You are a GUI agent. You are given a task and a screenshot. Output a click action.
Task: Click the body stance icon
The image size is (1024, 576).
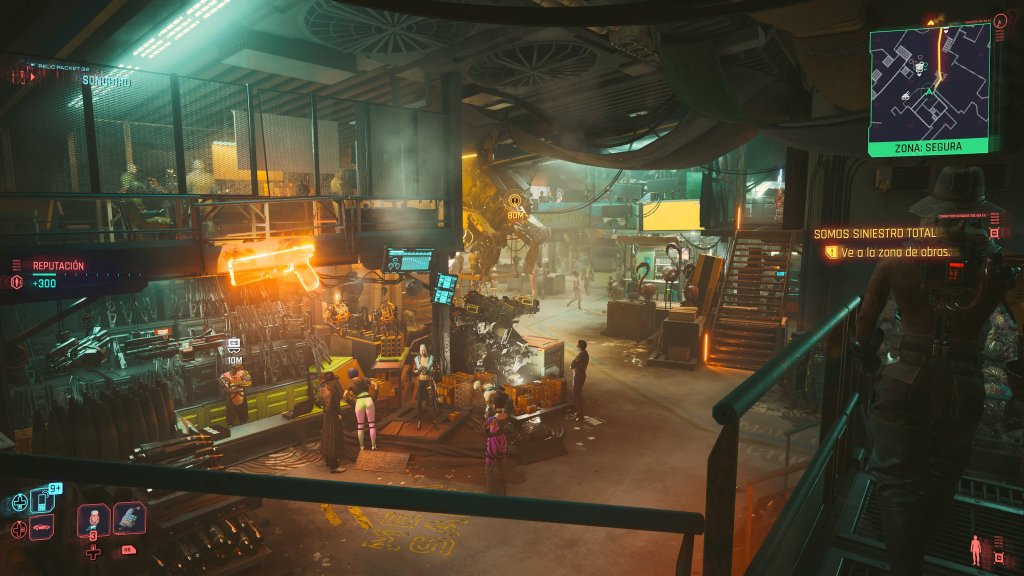[x=975, y=550]
